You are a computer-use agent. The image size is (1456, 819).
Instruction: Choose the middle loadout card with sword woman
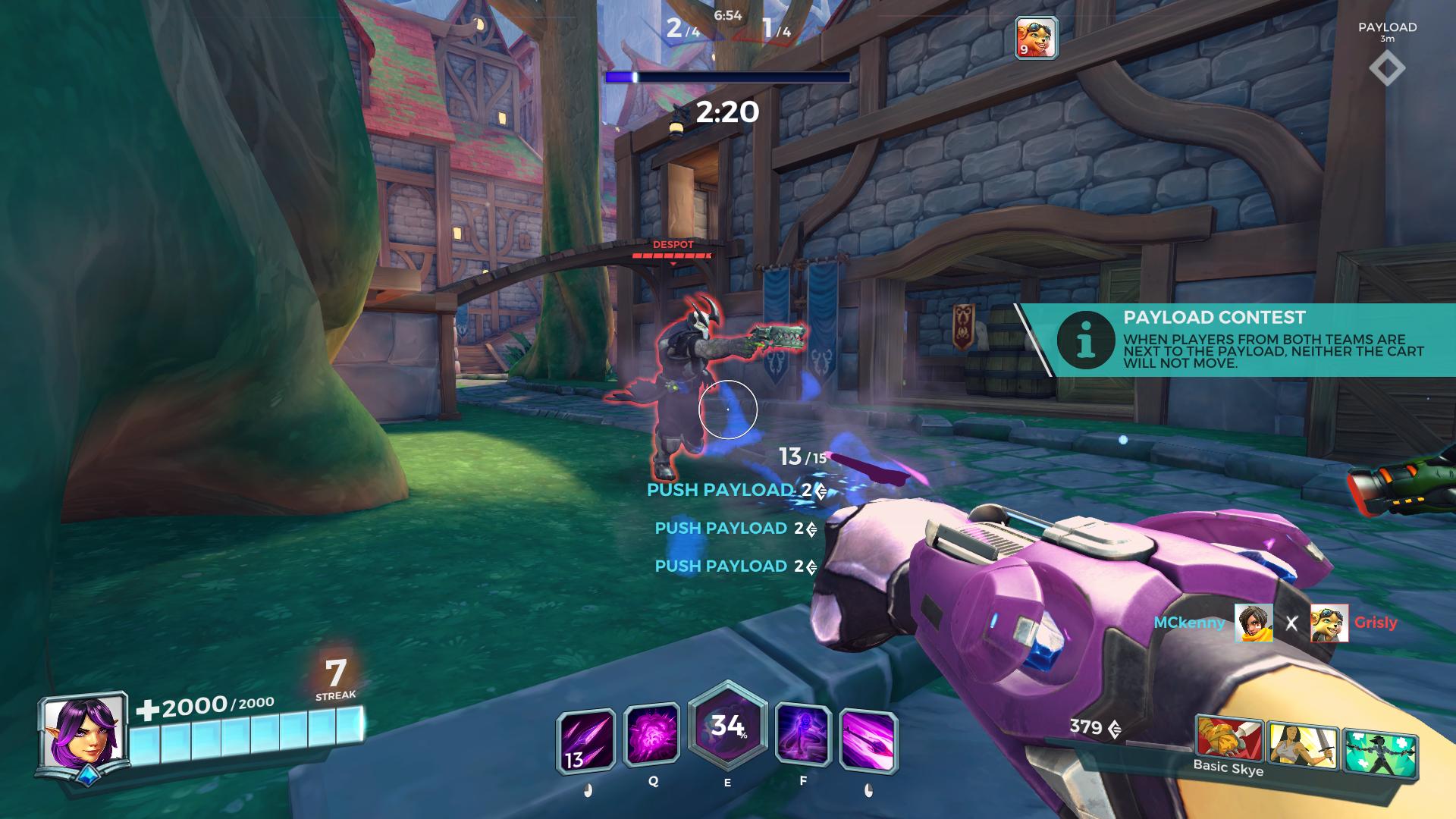click(x=1302, y=745)
